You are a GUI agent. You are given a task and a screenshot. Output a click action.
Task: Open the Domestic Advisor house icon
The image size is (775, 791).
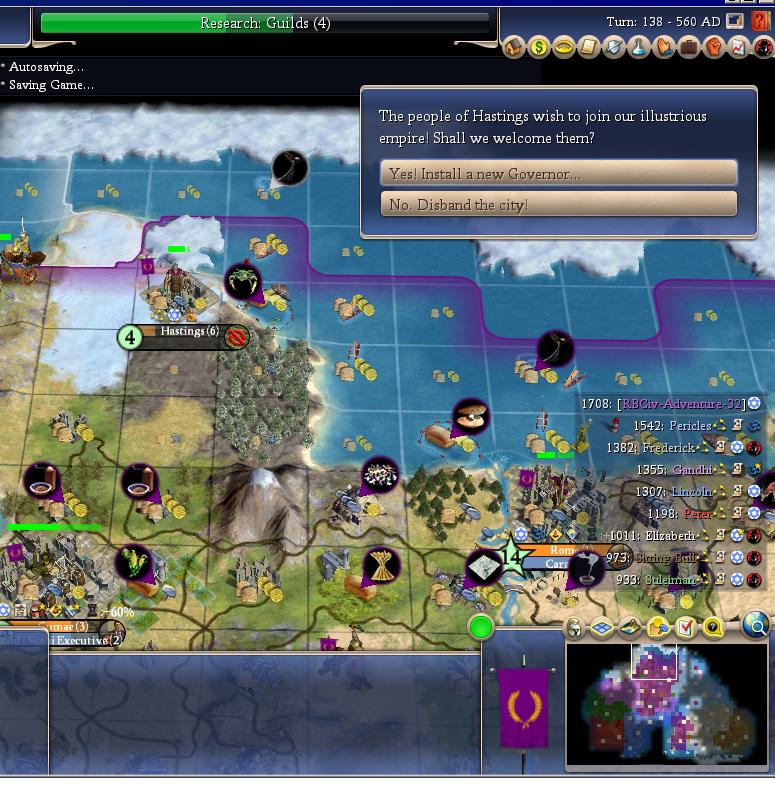pos(514,47)
